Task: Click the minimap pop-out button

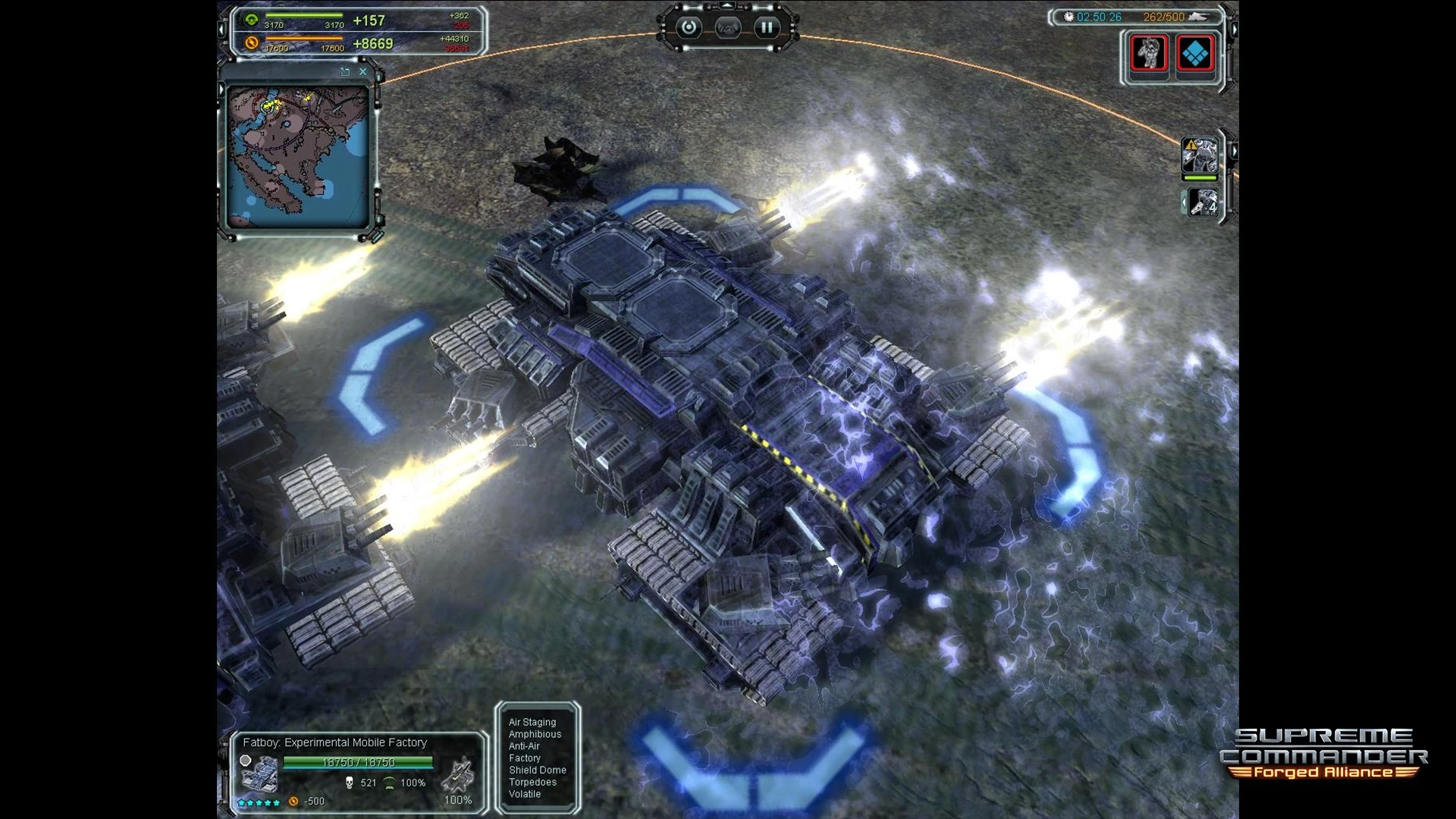Action: click(x=345, y=71)
